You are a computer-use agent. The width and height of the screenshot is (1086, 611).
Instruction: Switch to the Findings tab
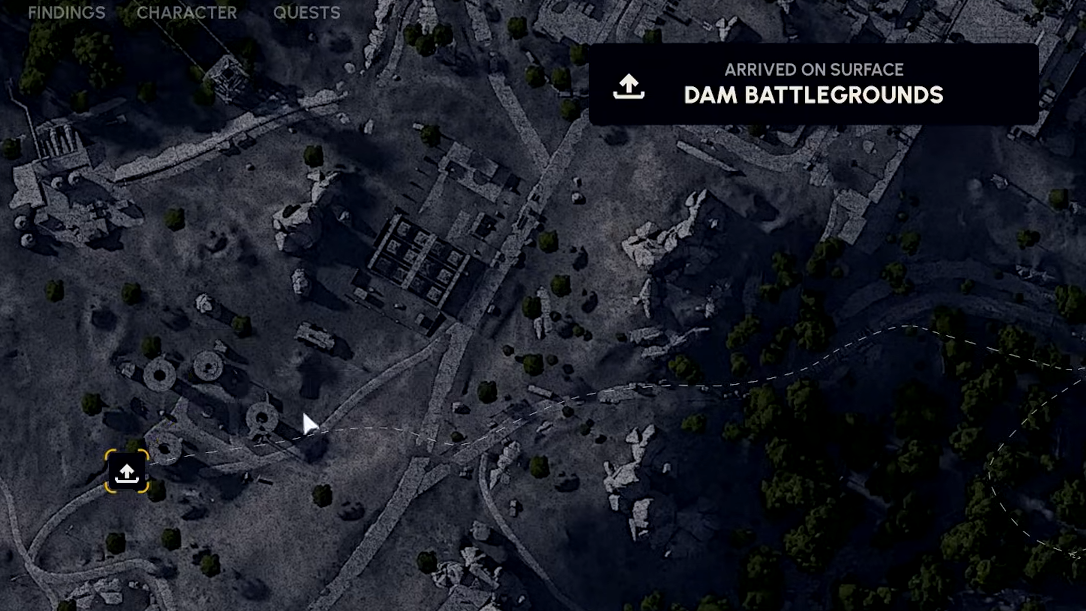point(66,13)
